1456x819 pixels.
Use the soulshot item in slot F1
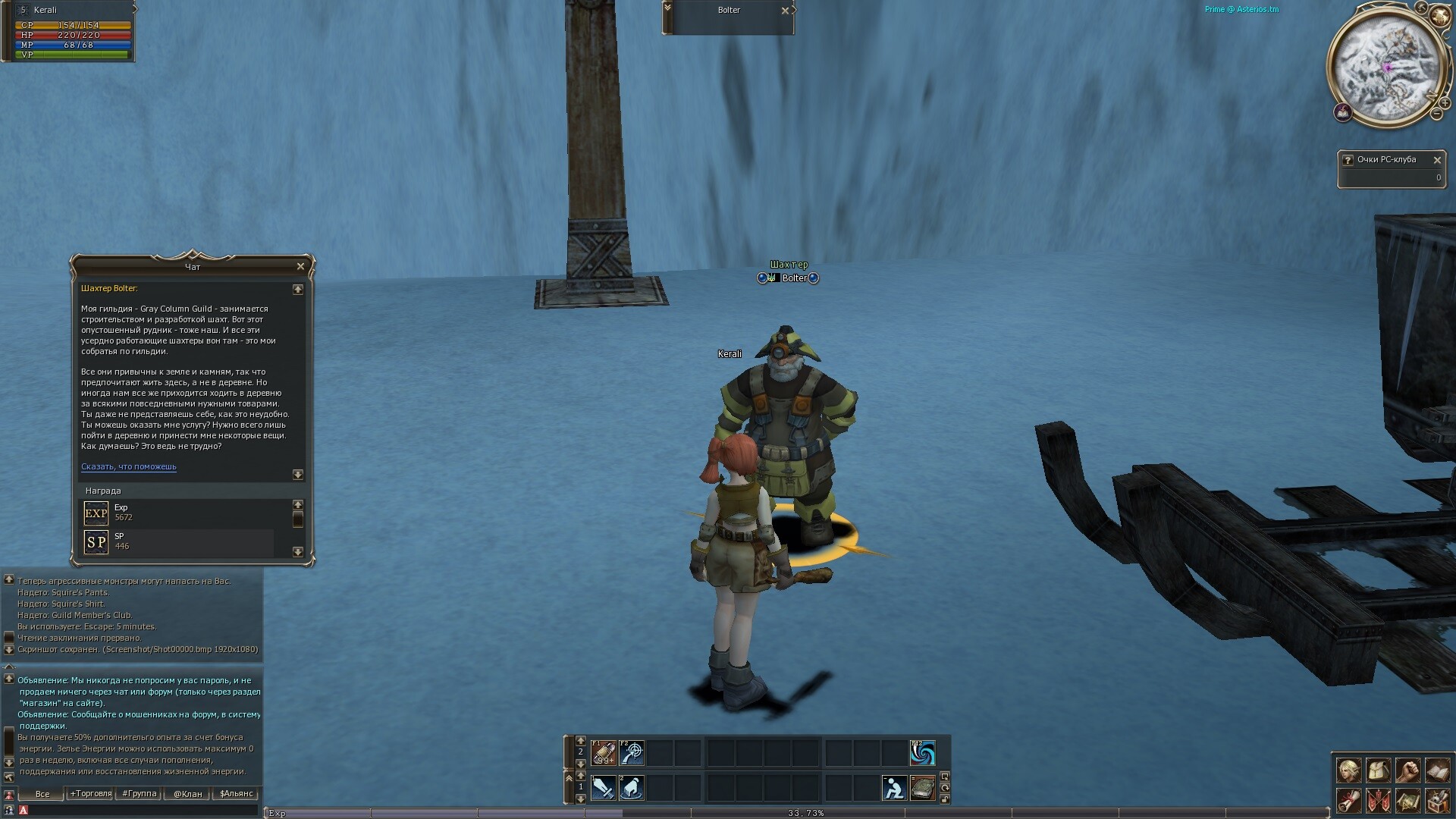(604, 753)
